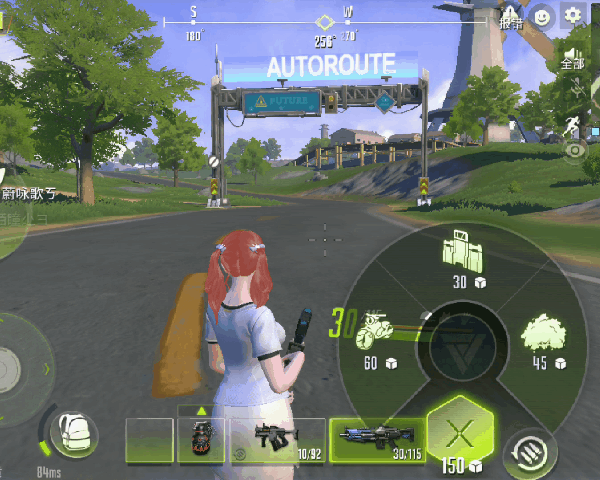
Task: Activate the eye free-look button
Action: 576,151
